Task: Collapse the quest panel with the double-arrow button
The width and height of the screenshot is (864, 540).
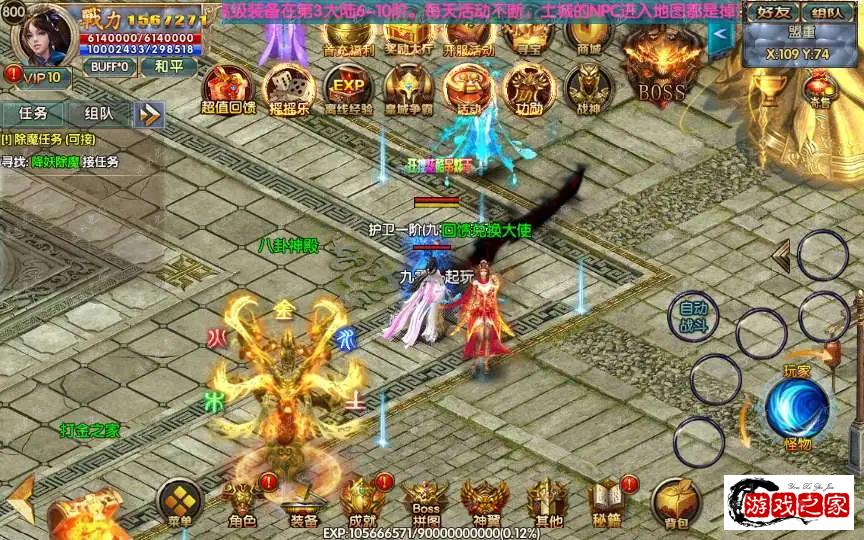Action: (150, 114)
